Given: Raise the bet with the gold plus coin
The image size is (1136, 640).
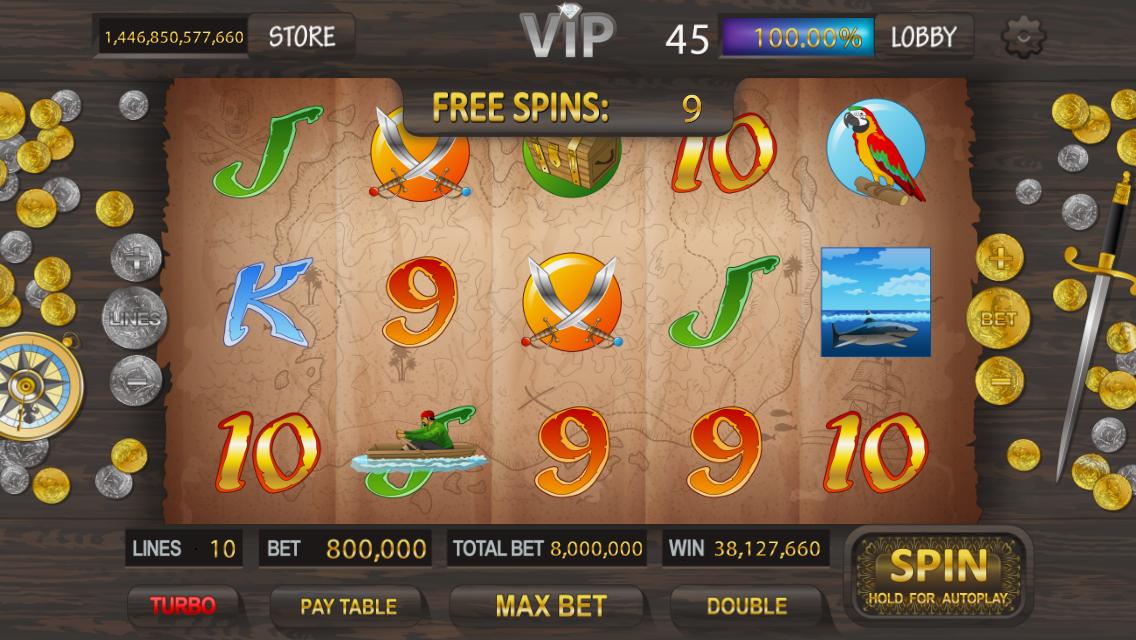Looking at the screenshot, I should [998, 261].
